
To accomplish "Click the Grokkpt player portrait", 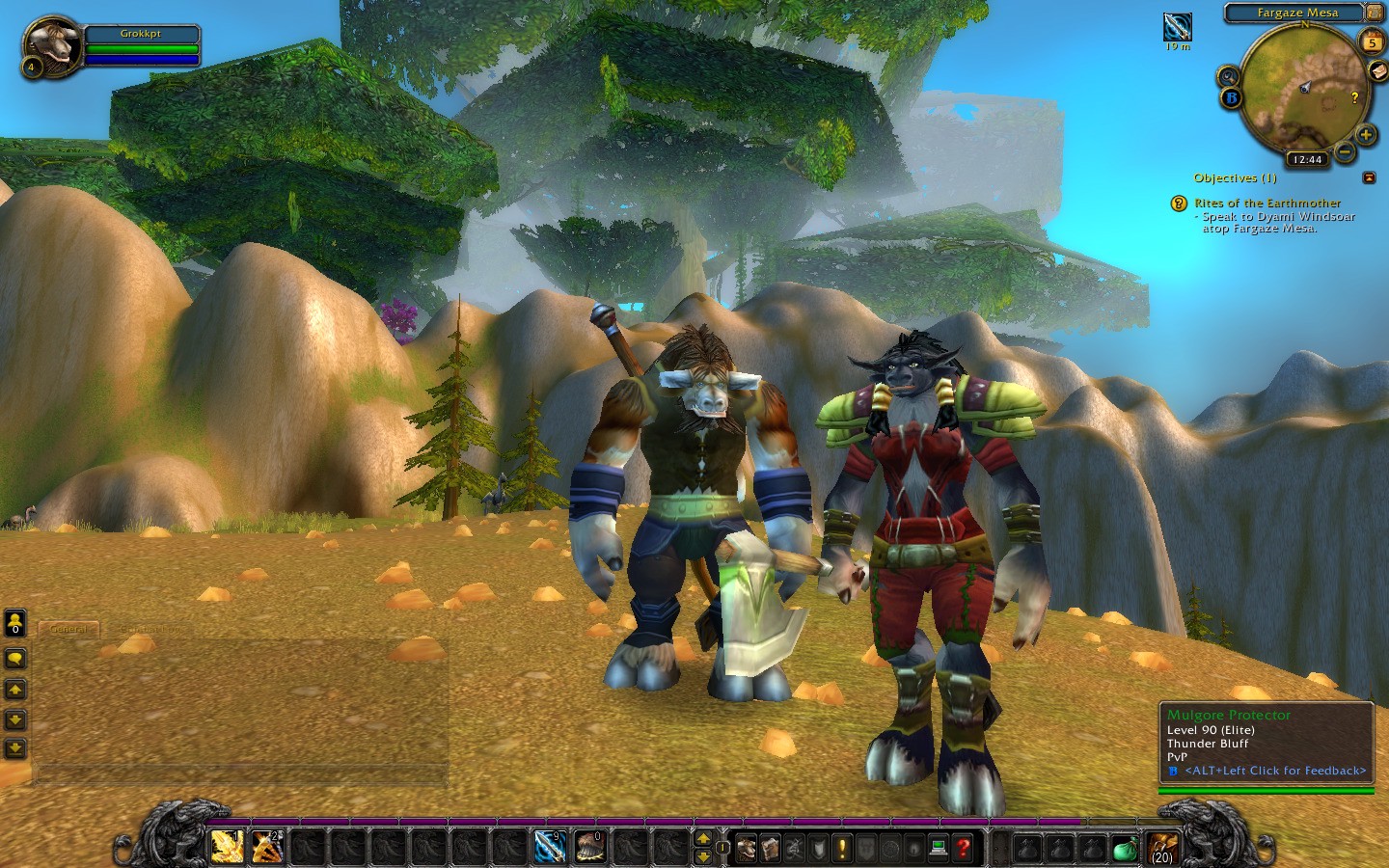I will [50, 45].
